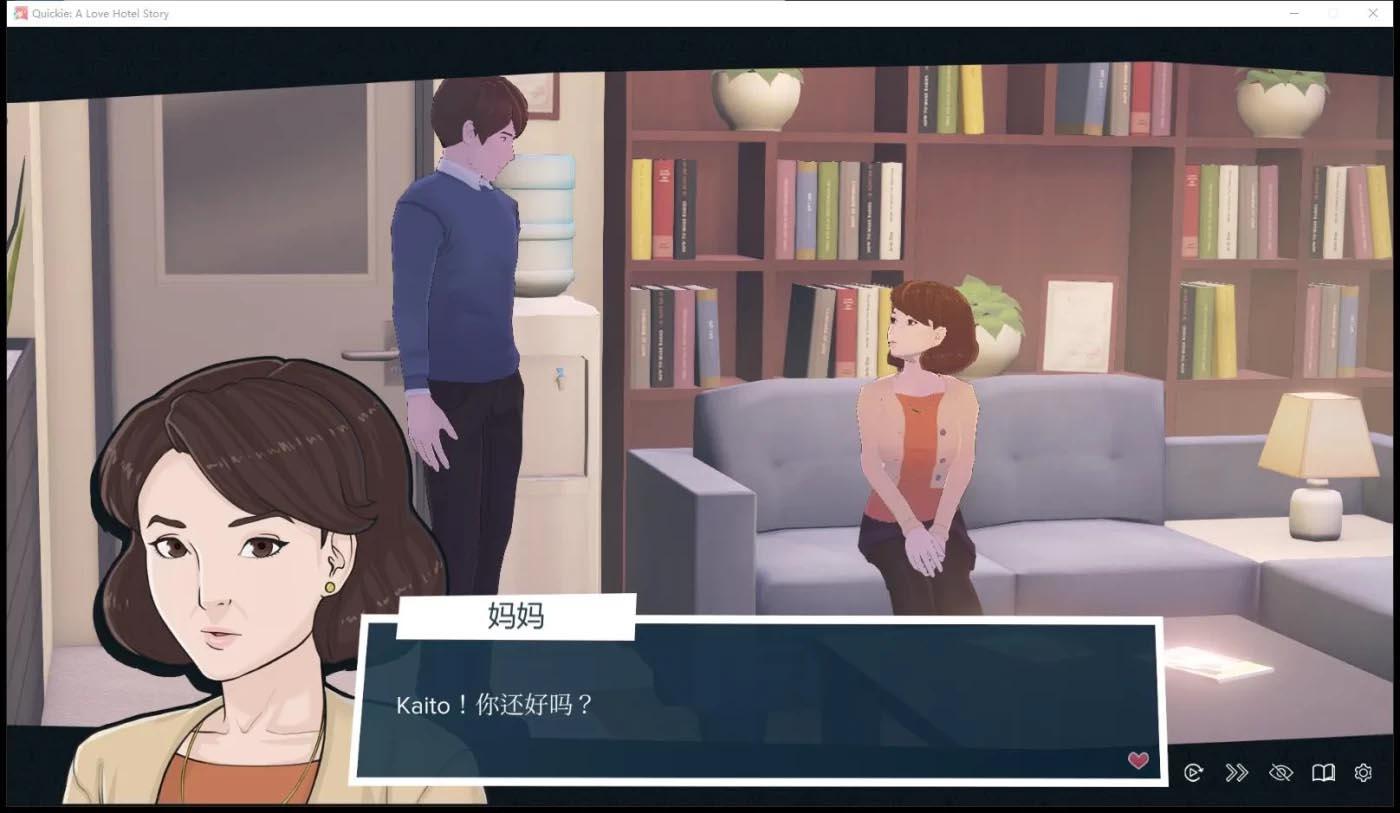Viewport: 1400px width, 813px height.
Task: Toggle auto-advance with circular play icon
Action: point(1193,772)
